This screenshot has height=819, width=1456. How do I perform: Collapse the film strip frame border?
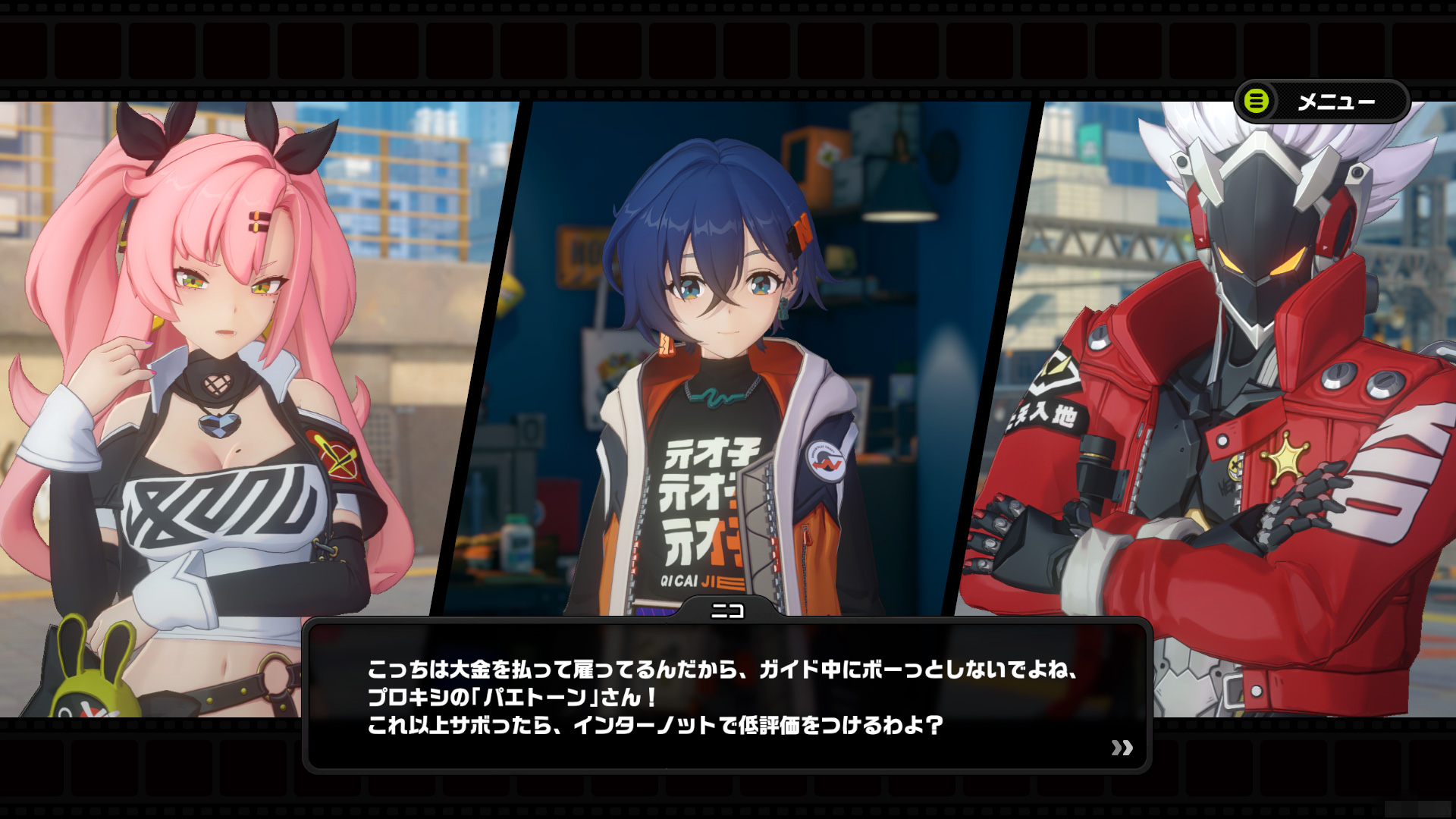pos(728,45)
